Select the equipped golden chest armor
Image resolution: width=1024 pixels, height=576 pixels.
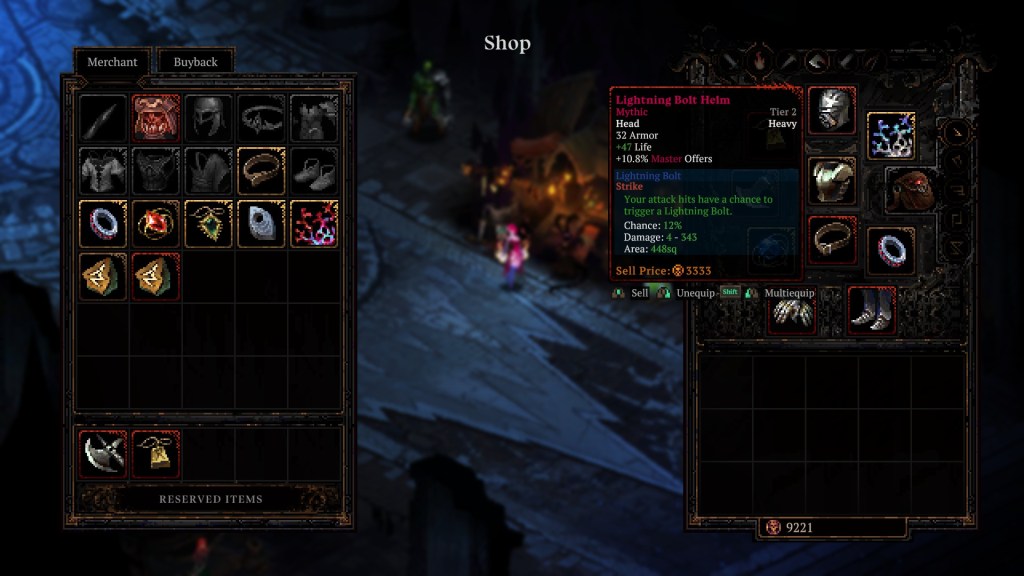(x=831, y=182)
